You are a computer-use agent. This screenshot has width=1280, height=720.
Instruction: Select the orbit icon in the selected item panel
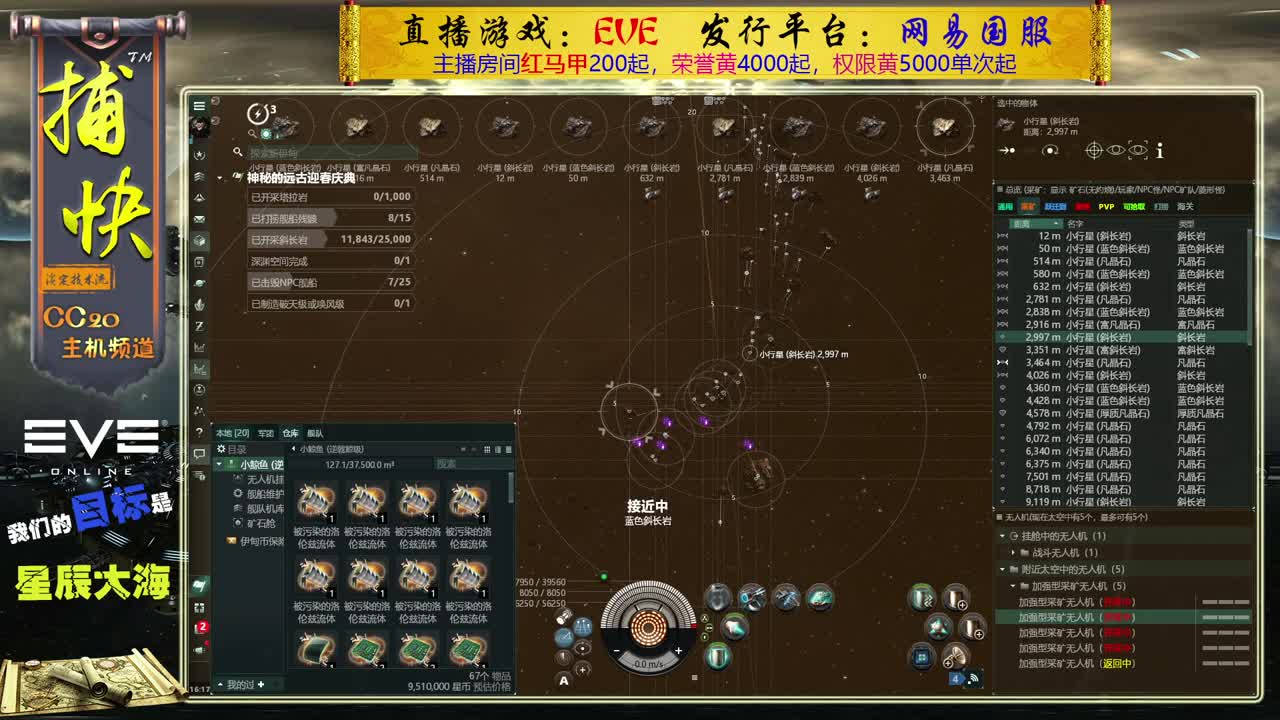coord(1048,150)
